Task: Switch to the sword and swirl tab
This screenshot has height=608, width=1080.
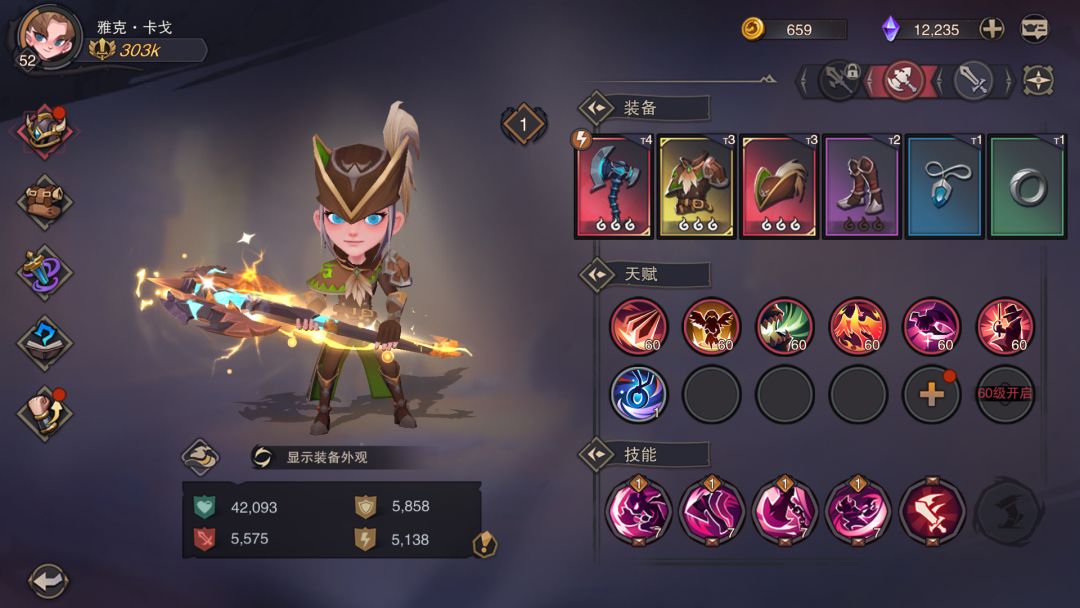Action: [x=45, y=271]
